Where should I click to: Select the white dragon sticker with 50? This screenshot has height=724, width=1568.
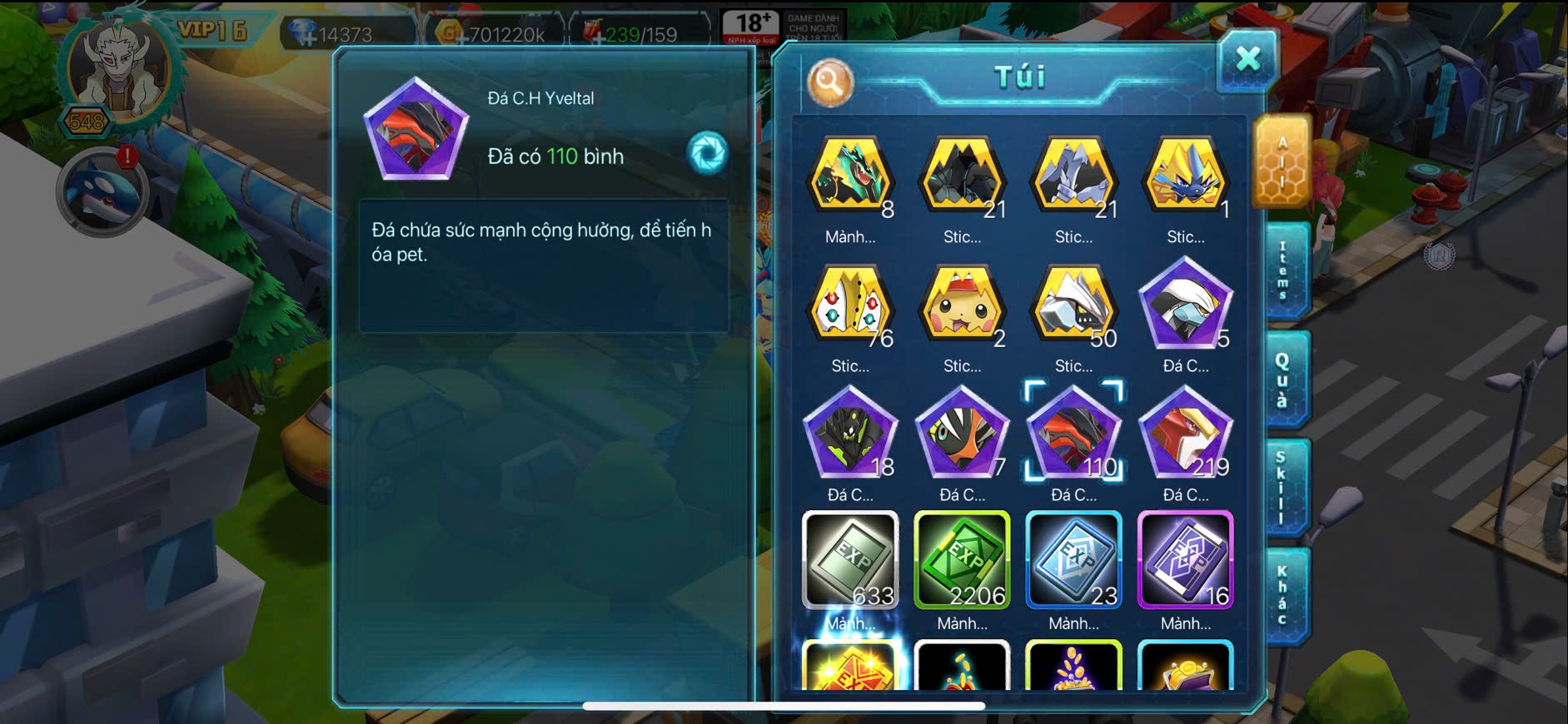coord(1073,309)
